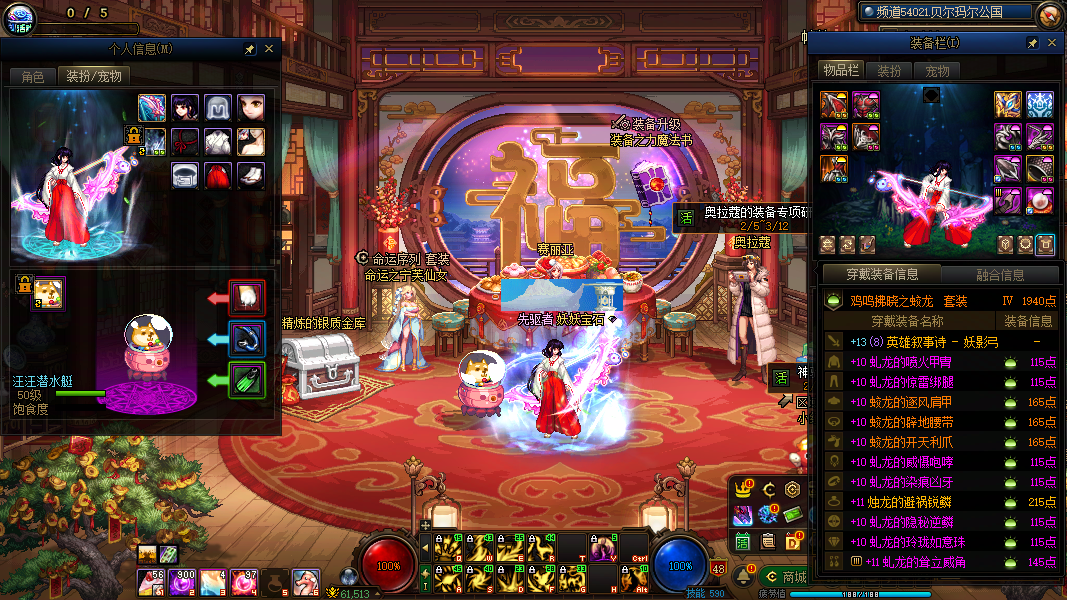Open the 宠物 pet tab in equipment window
The width and height of the screenshot is (1067, 600).
click(937, 71)
